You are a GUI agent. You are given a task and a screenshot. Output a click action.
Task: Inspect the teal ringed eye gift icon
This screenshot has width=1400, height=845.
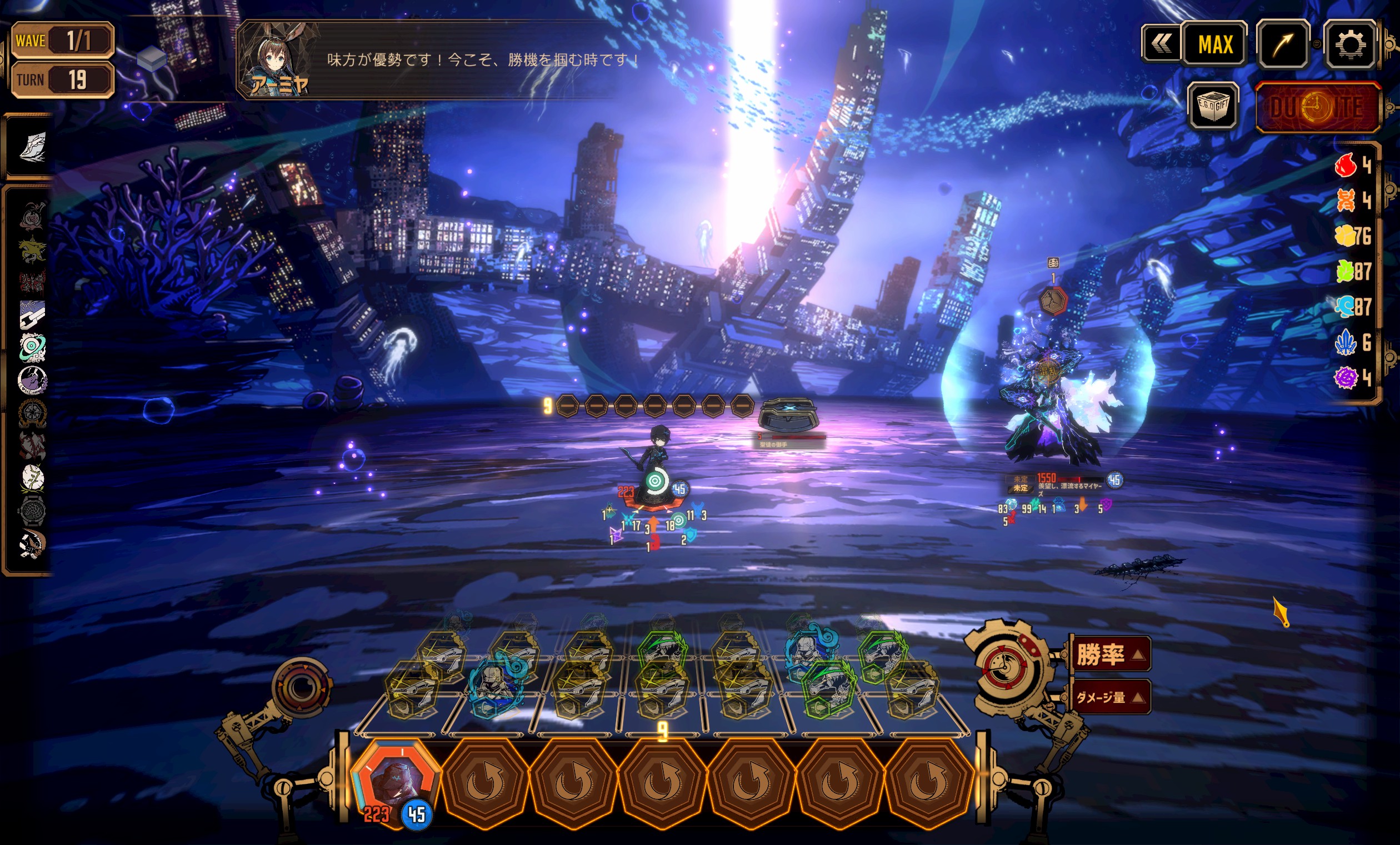pos(32,347)
